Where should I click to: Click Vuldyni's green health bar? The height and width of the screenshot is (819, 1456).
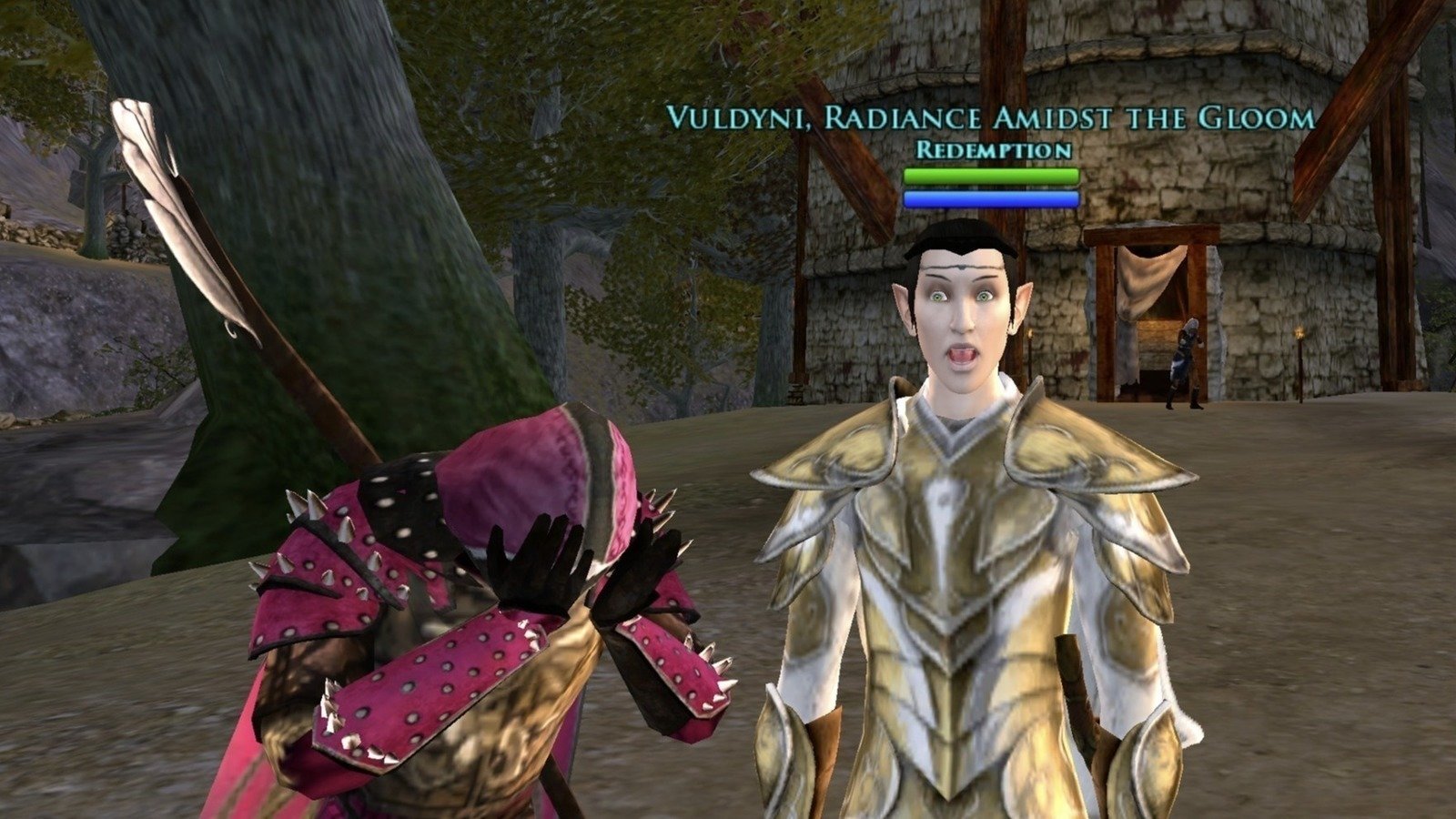click(x=990, y=174)
